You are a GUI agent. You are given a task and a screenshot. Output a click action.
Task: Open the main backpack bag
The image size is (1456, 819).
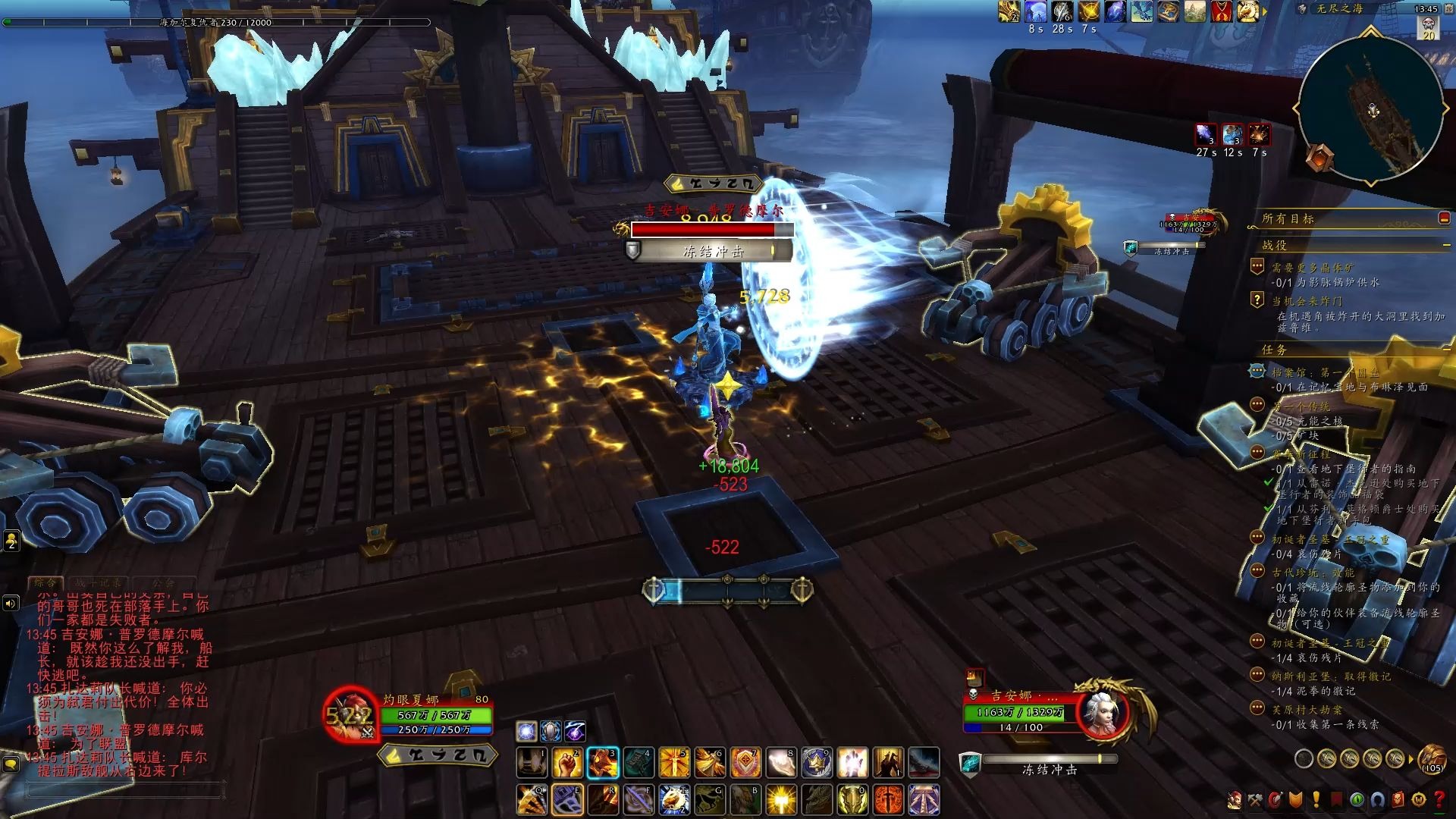pos(1432,758)
